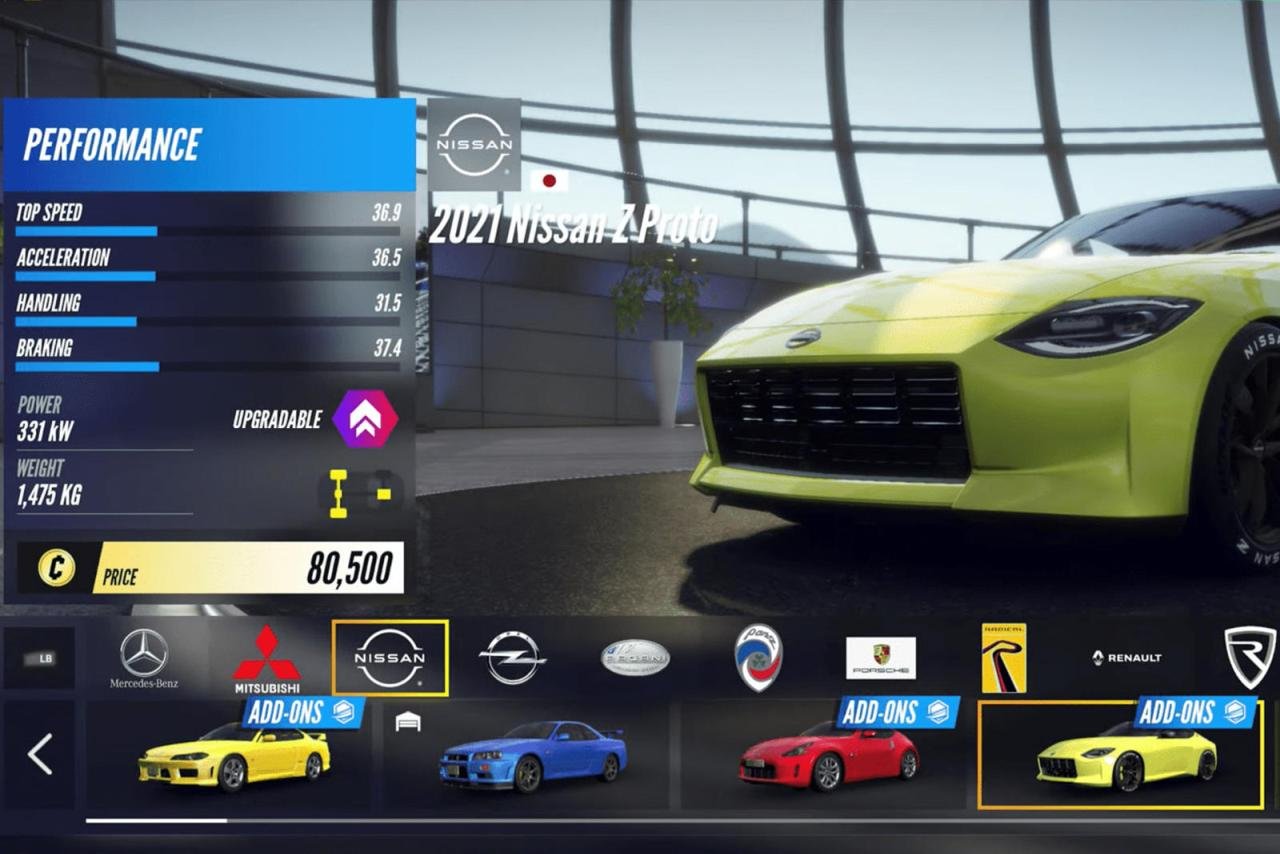
Task: Select the Mercedes-Benz brand logo
Action: coord(144,658)
